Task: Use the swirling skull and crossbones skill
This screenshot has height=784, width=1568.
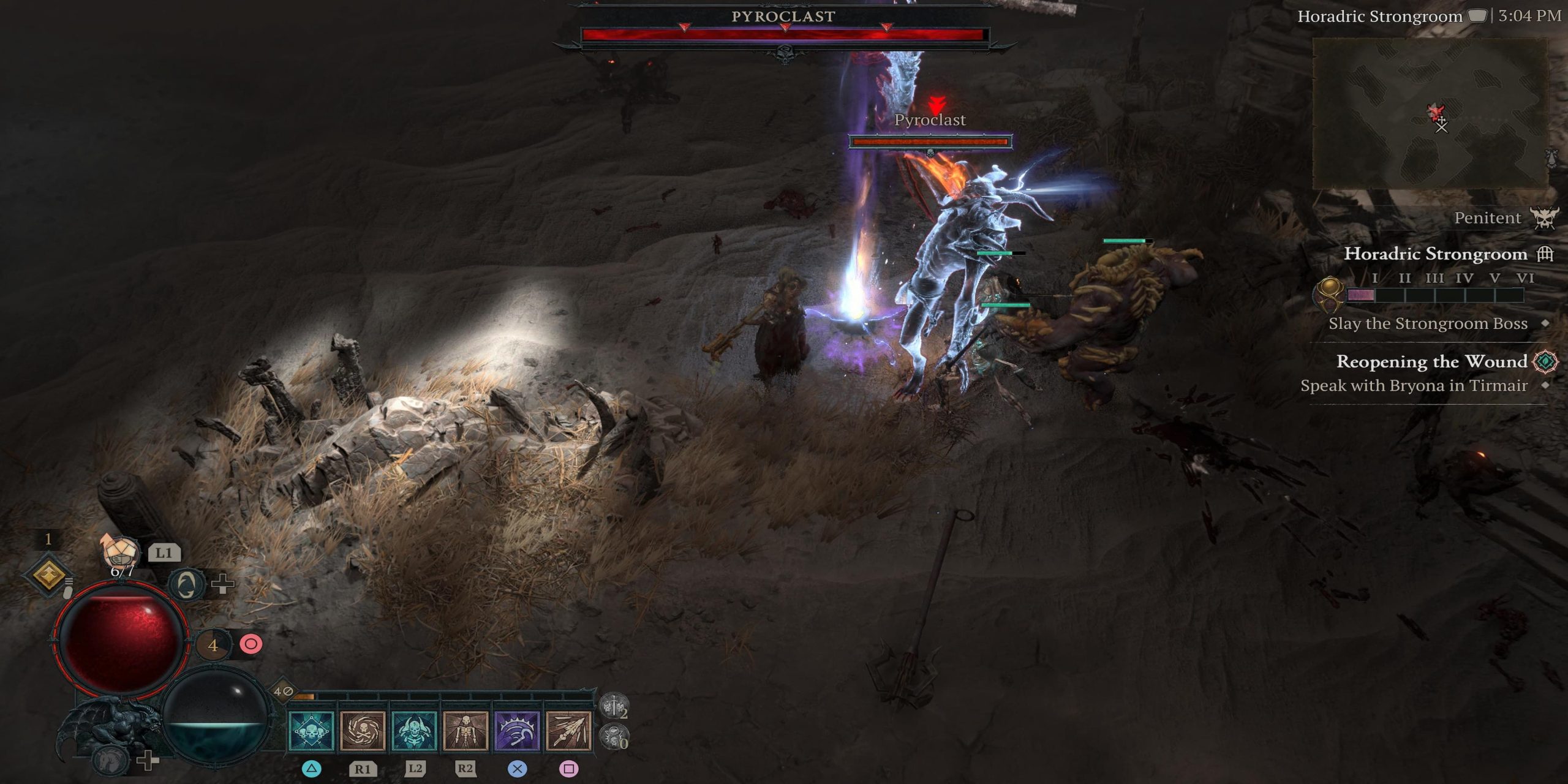Action: point(363,731)
